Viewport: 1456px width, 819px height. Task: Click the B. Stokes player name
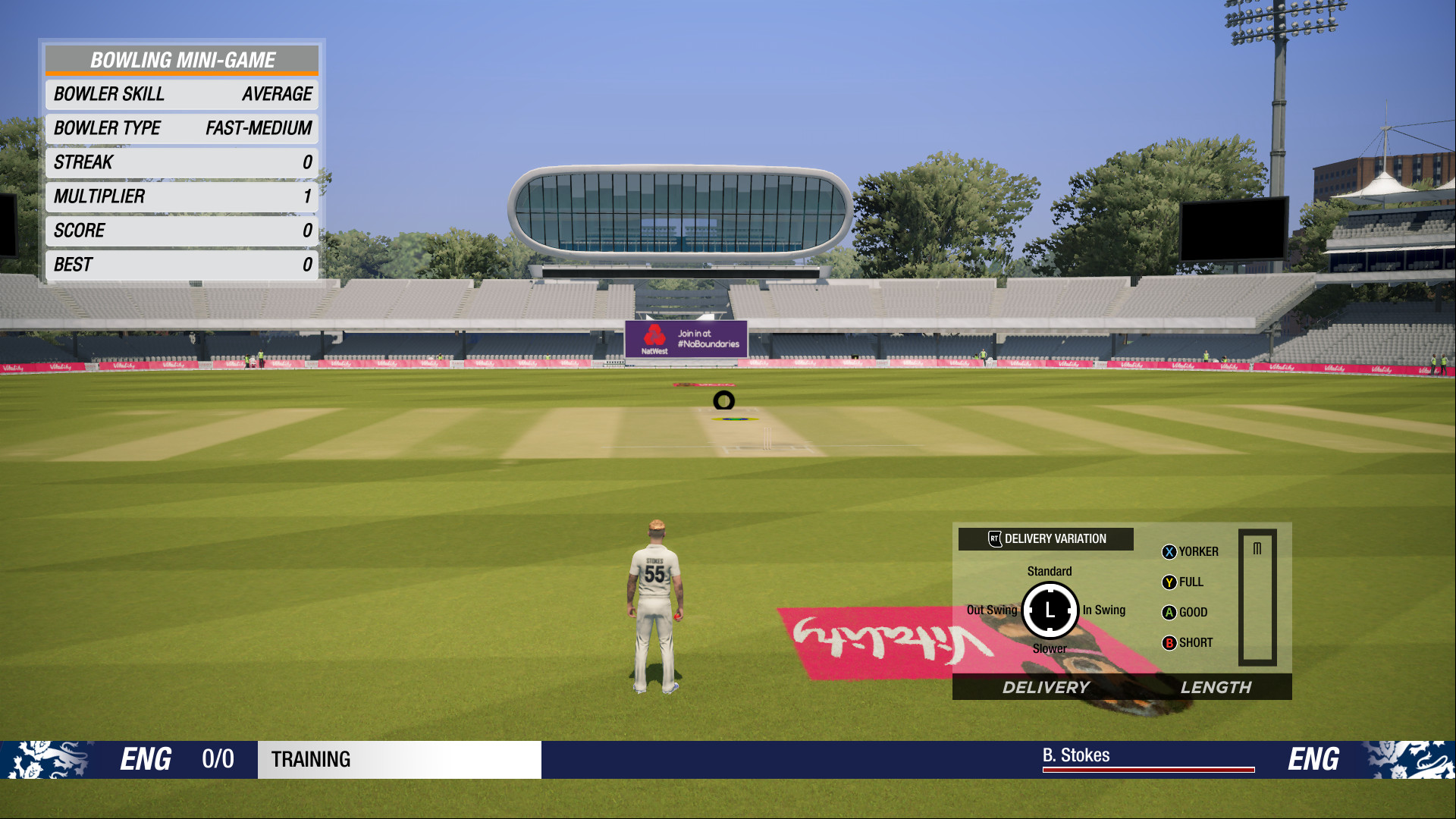1075,755
